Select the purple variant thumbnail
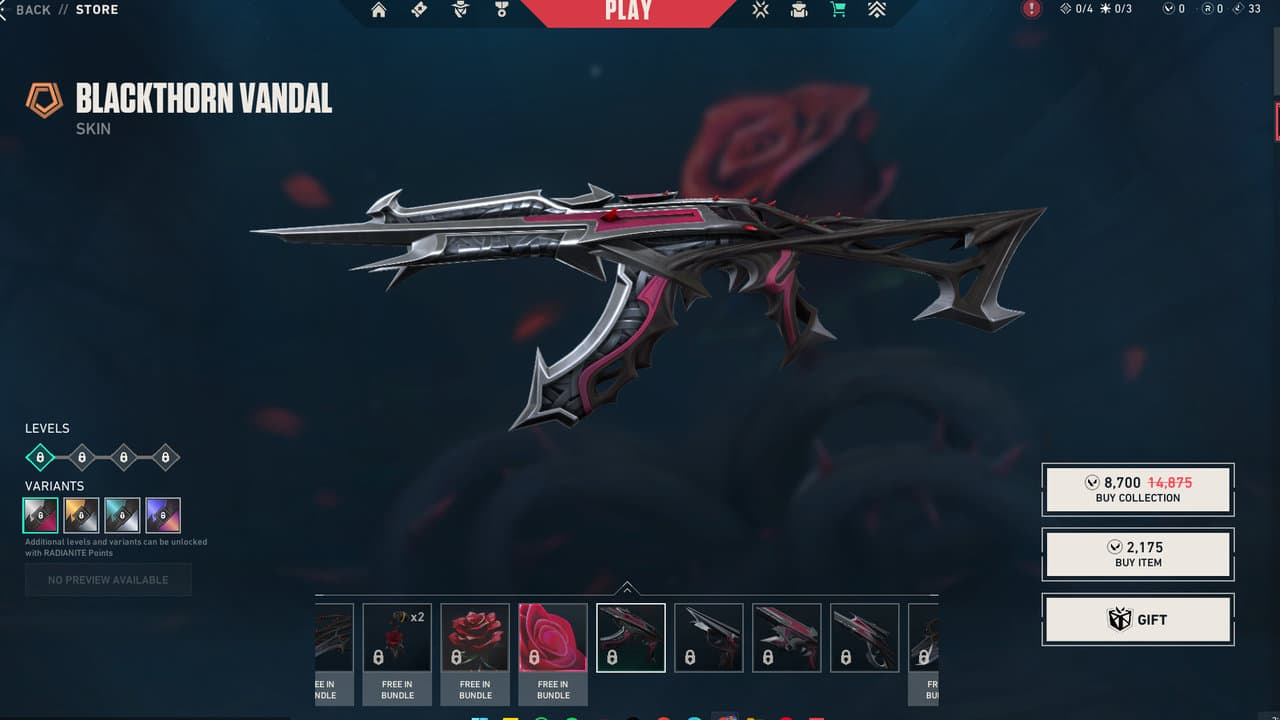The width and height of the screenshot is (1280, 720). (x=162, y=514)
